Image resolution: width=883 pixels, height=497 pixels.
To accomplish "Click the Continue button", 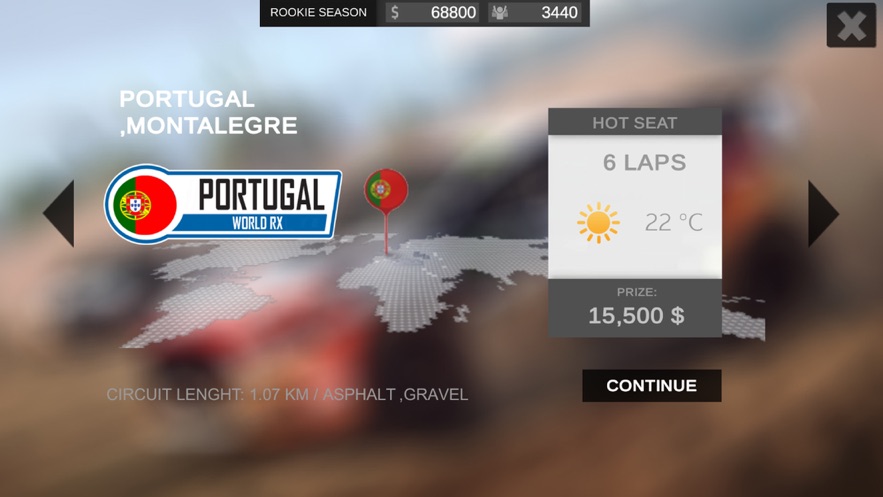I will pos(651,386).
